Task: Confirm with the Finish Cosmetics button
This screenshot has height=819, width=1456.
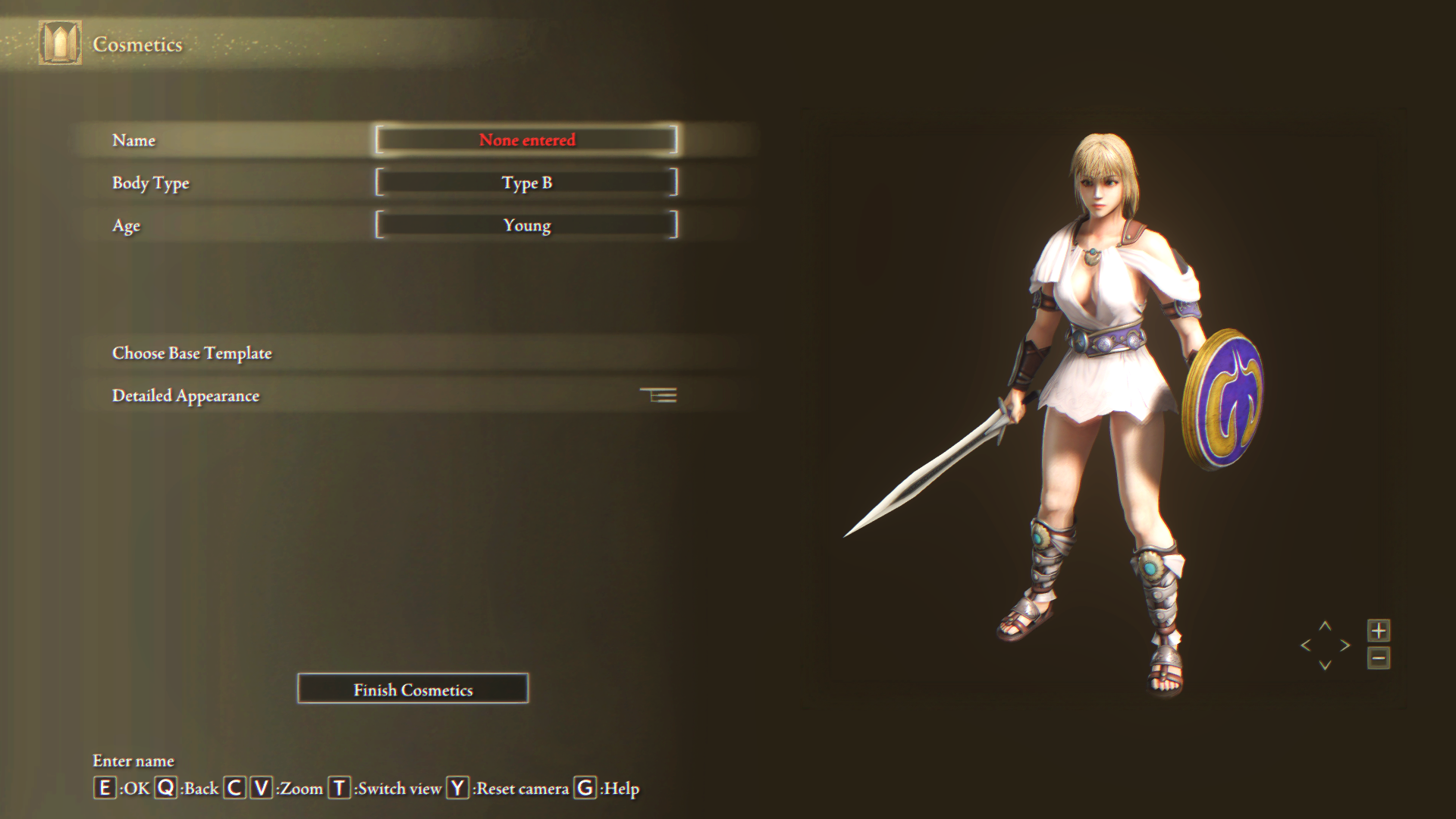Action: point(413,689)
